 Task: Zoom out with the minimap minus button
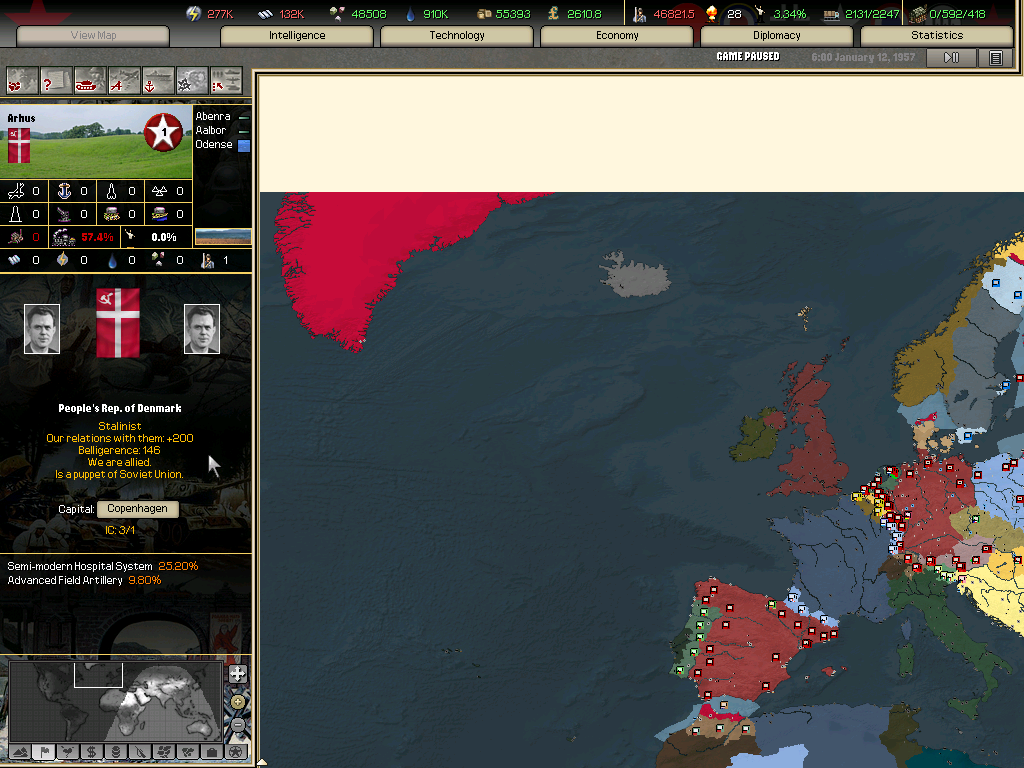click(237, 724)
